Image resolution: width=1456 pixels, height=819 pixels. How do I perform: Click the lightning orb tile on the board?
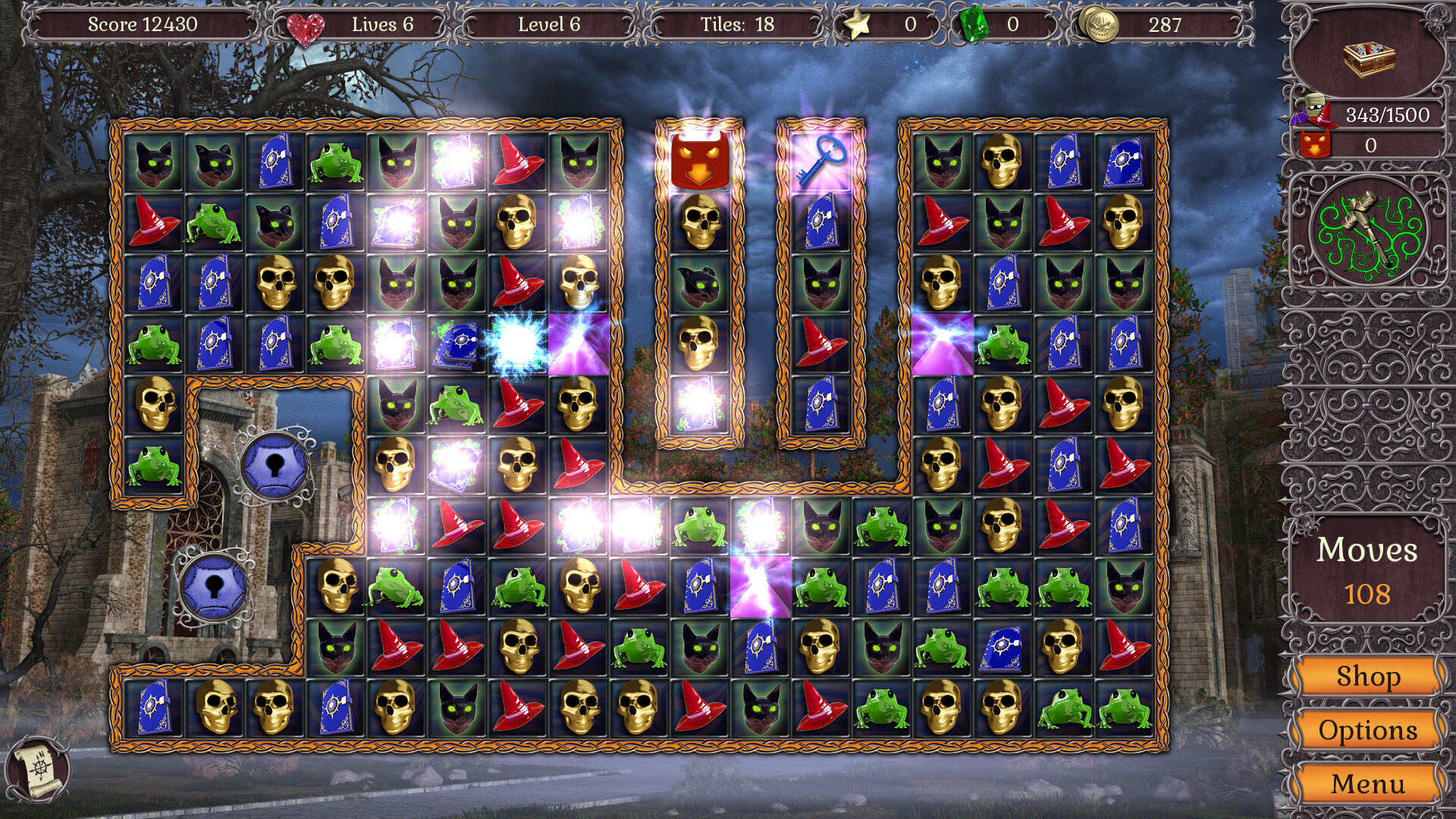click(519, 343)
